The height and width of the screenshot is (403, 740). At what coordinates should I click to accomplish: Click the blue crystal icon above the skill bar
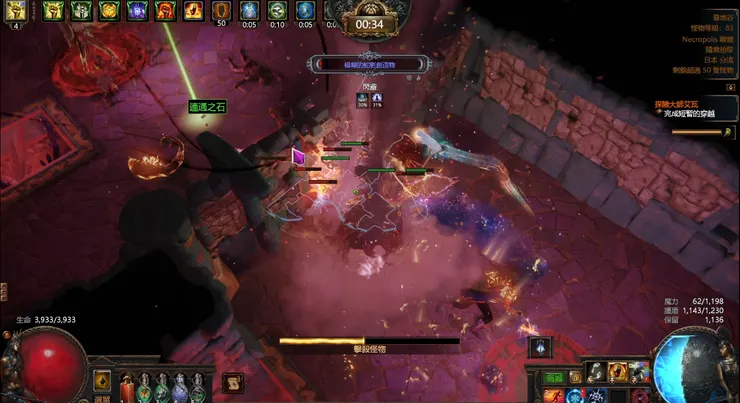click(540, 347)
